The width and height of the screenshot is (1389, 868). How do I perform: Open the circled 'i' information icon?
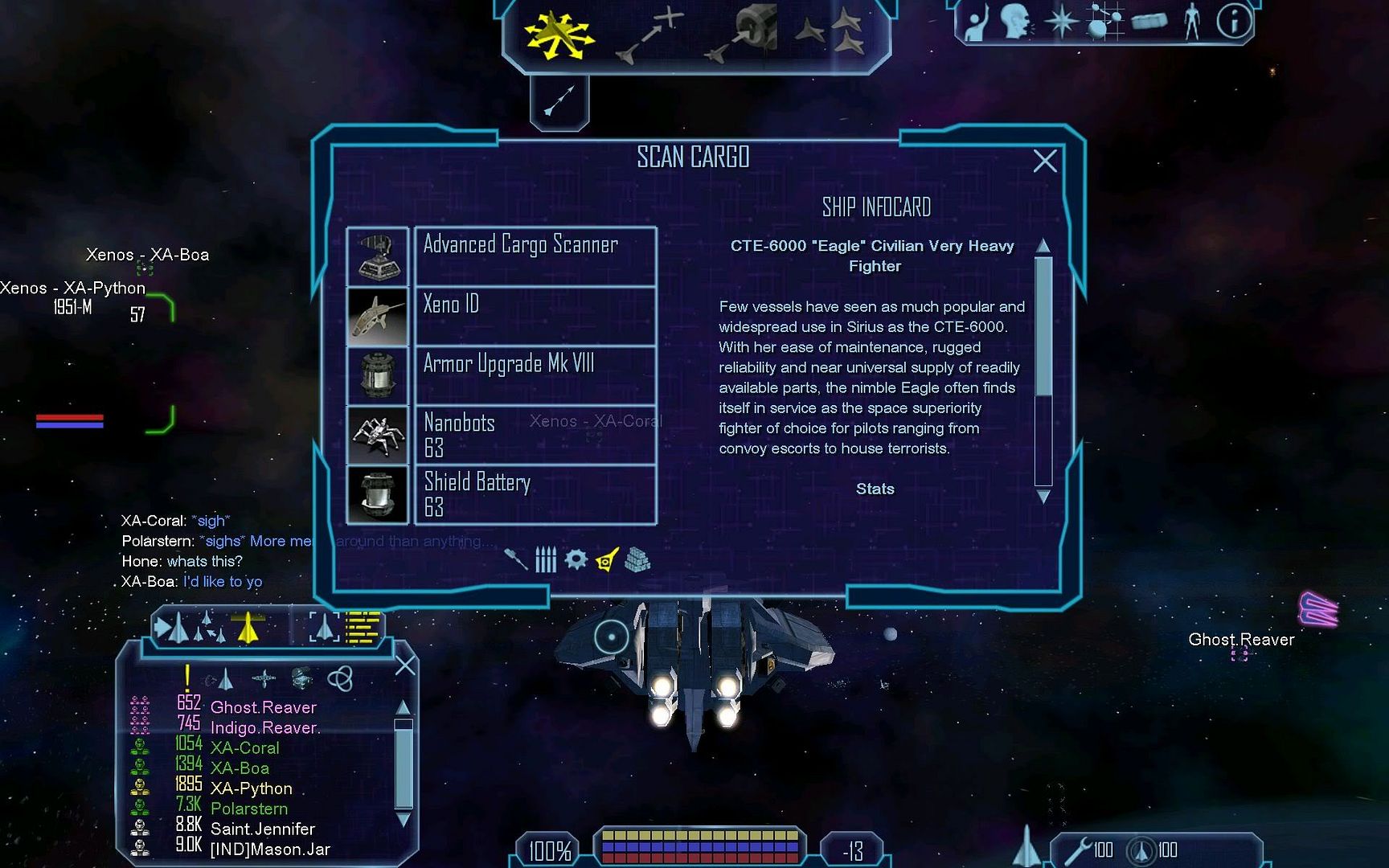tap(1234, 22)
